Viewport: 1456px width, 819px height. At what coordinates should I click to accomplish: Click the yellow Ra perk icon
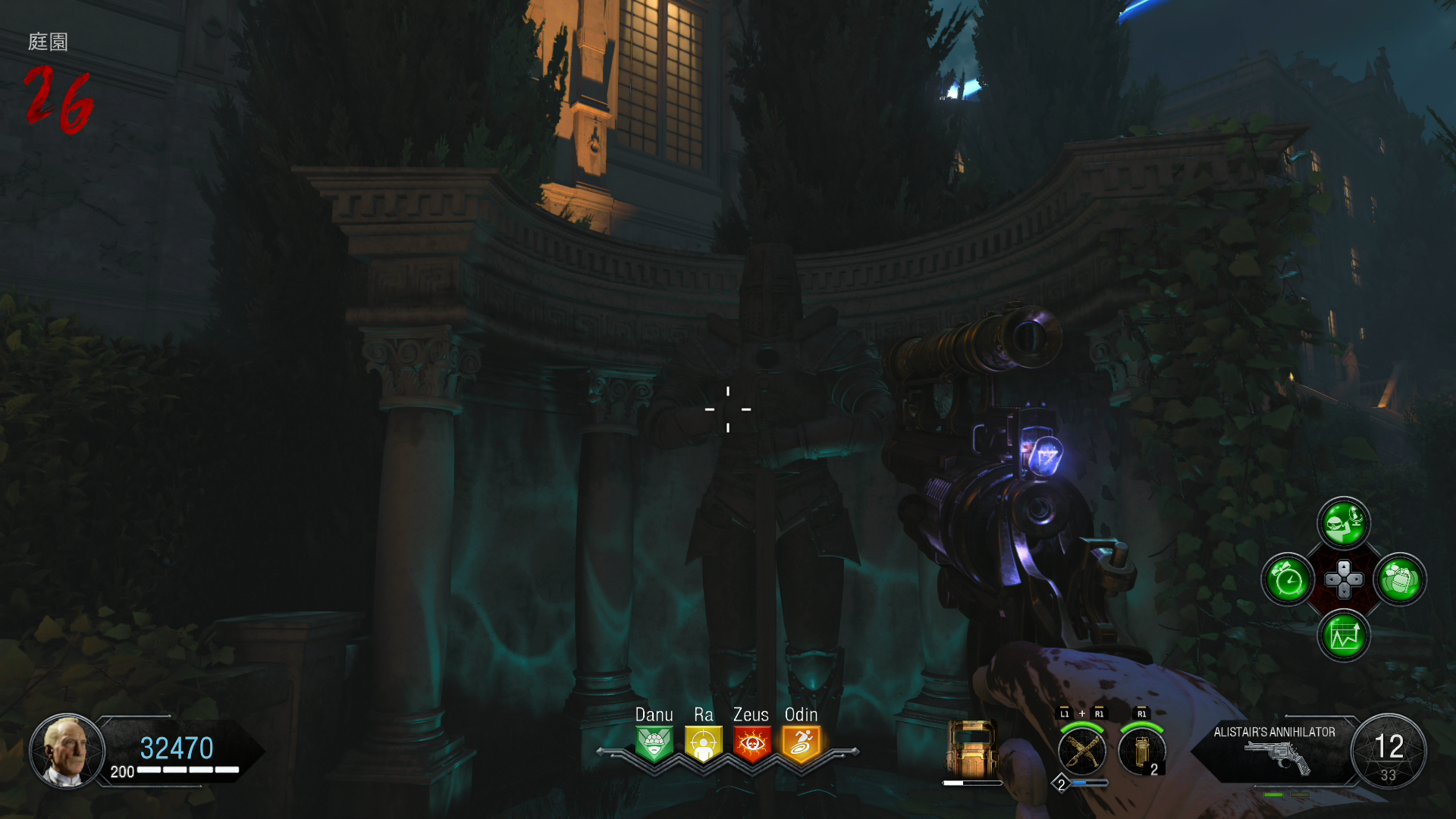point(703,744)
